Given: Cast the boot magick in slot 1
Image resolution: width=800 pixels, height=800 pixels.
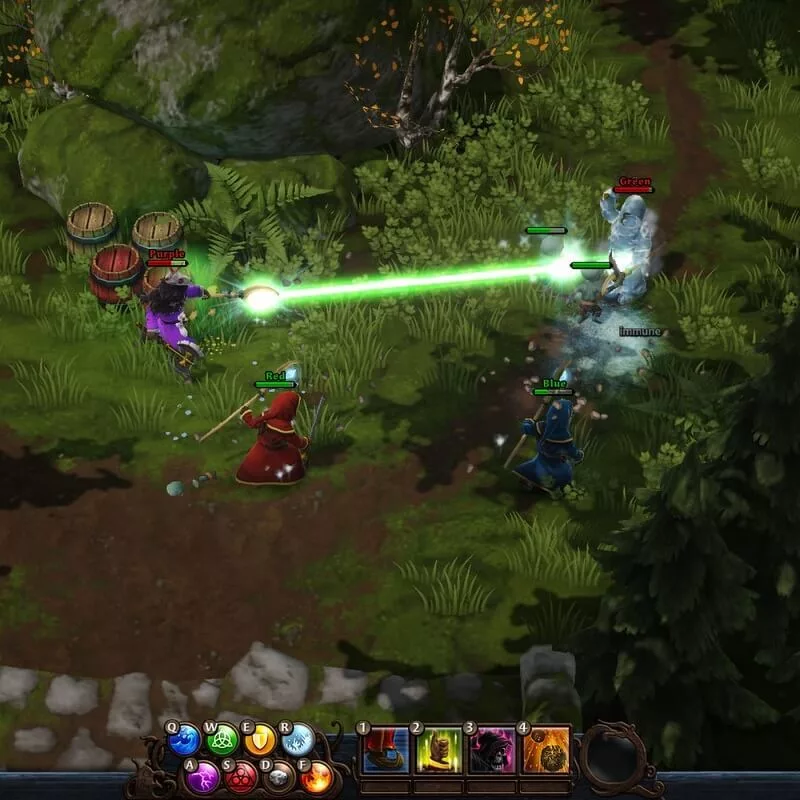Looking at the screenshot, I should 385,751.
